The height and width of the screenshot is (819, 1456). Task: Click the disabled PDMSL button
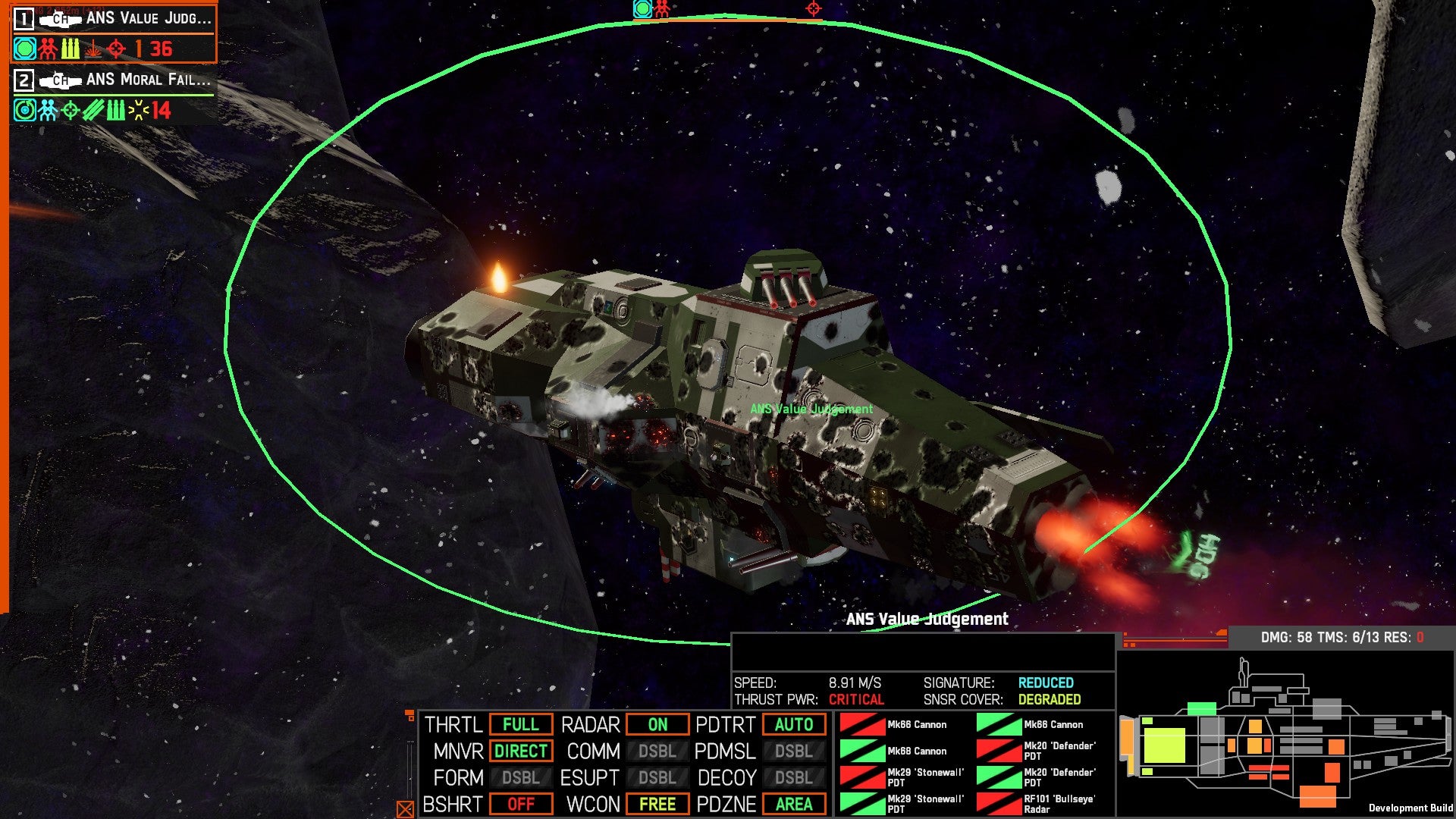pyautogui.click(x=793, y=752)
